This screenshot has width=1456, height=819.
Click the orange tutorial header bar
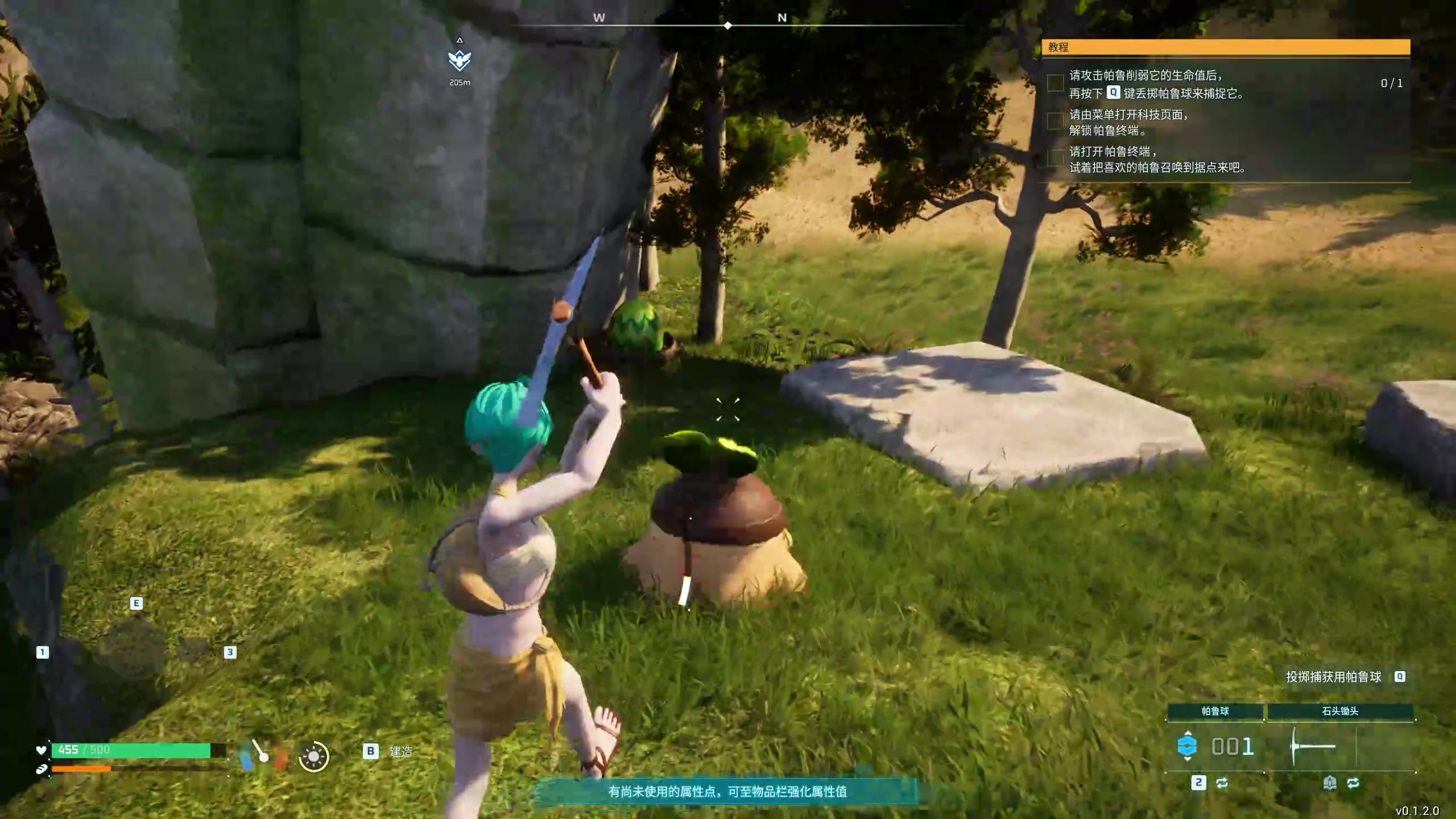click(x=1226, y=47)
